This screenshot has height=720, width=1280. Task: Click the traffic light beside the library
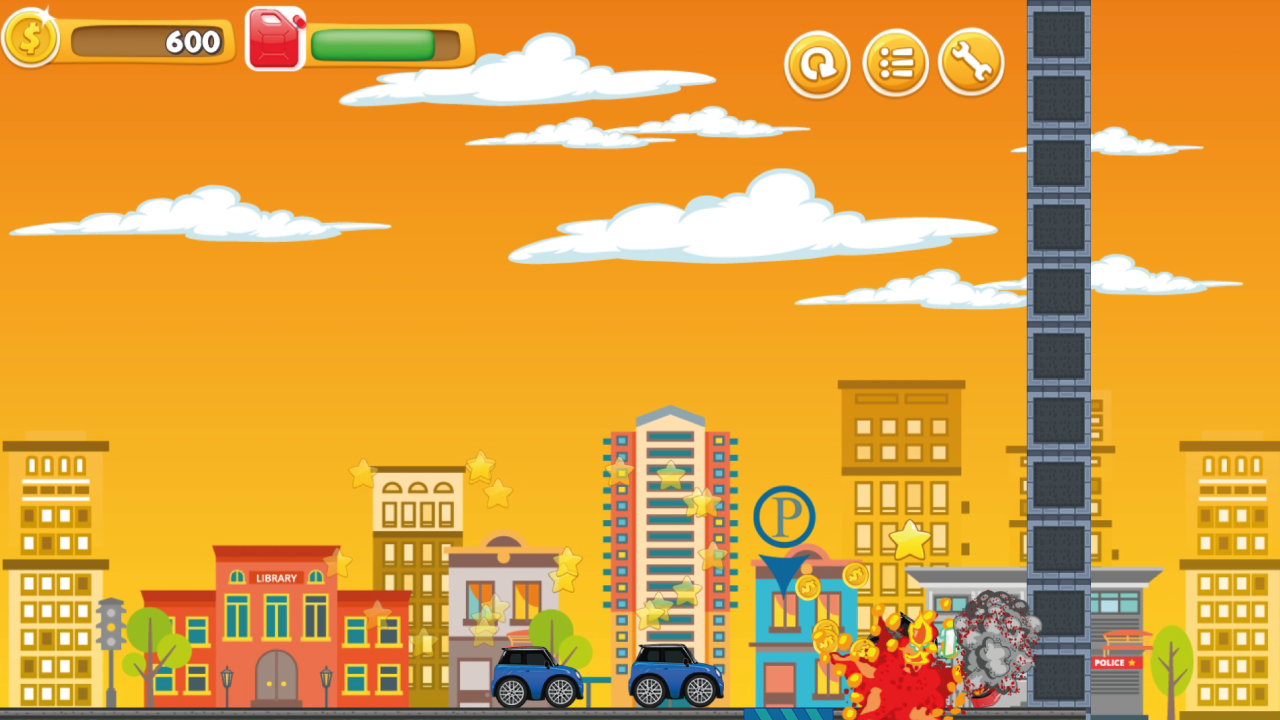pyautogui.click(x=113, y=625)
